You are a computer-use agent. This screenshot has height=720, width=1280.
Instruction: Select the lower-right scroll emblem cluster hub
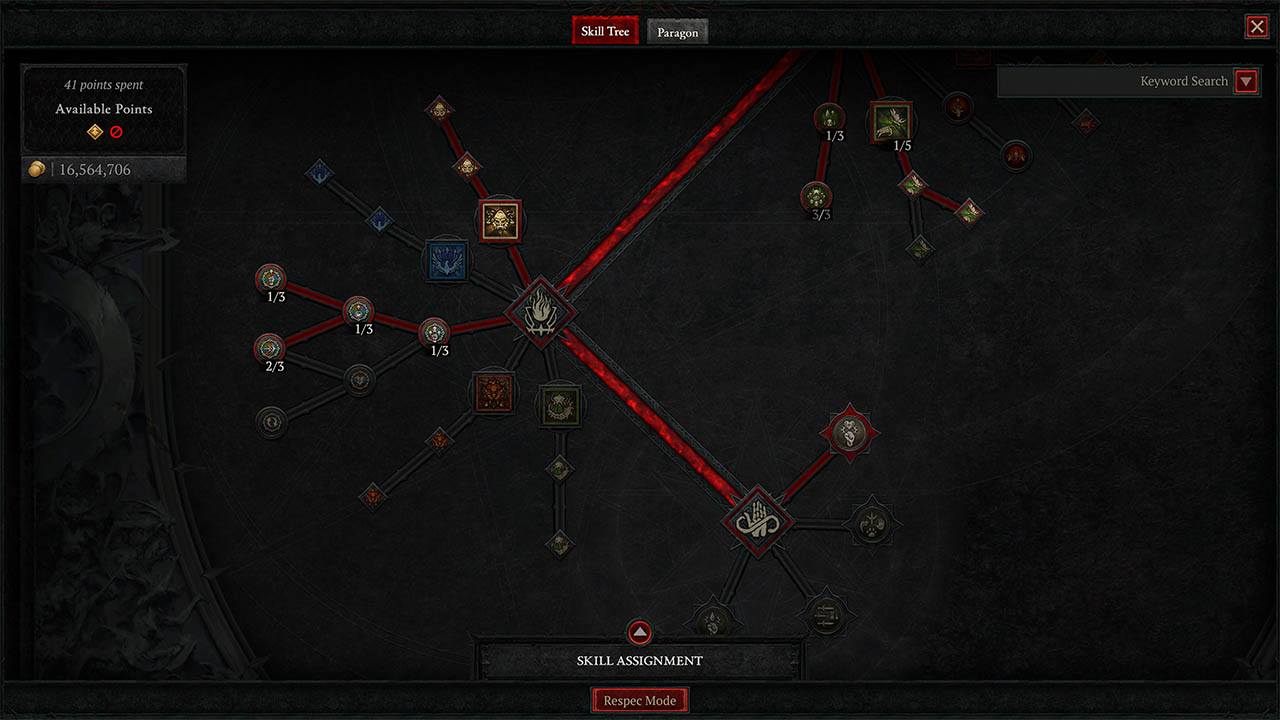(757, 521)
